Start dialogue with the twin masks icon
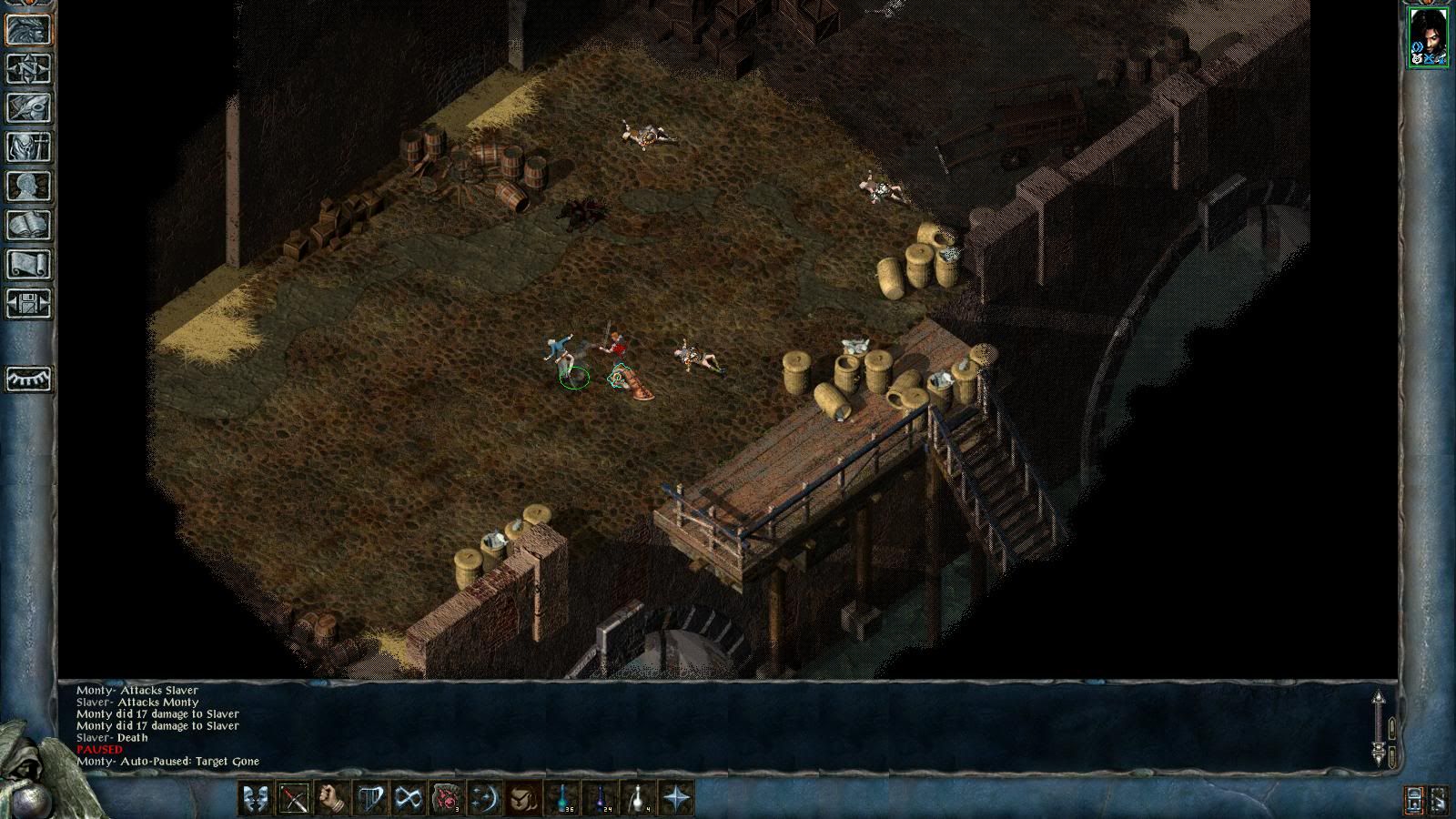1456x819 pixels. click(255, 798)
